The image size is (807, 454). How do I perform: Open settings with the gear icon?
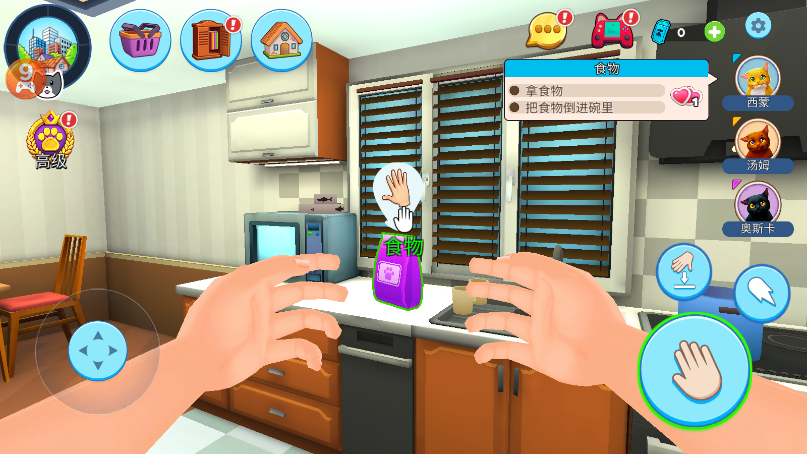click(758, 26)
